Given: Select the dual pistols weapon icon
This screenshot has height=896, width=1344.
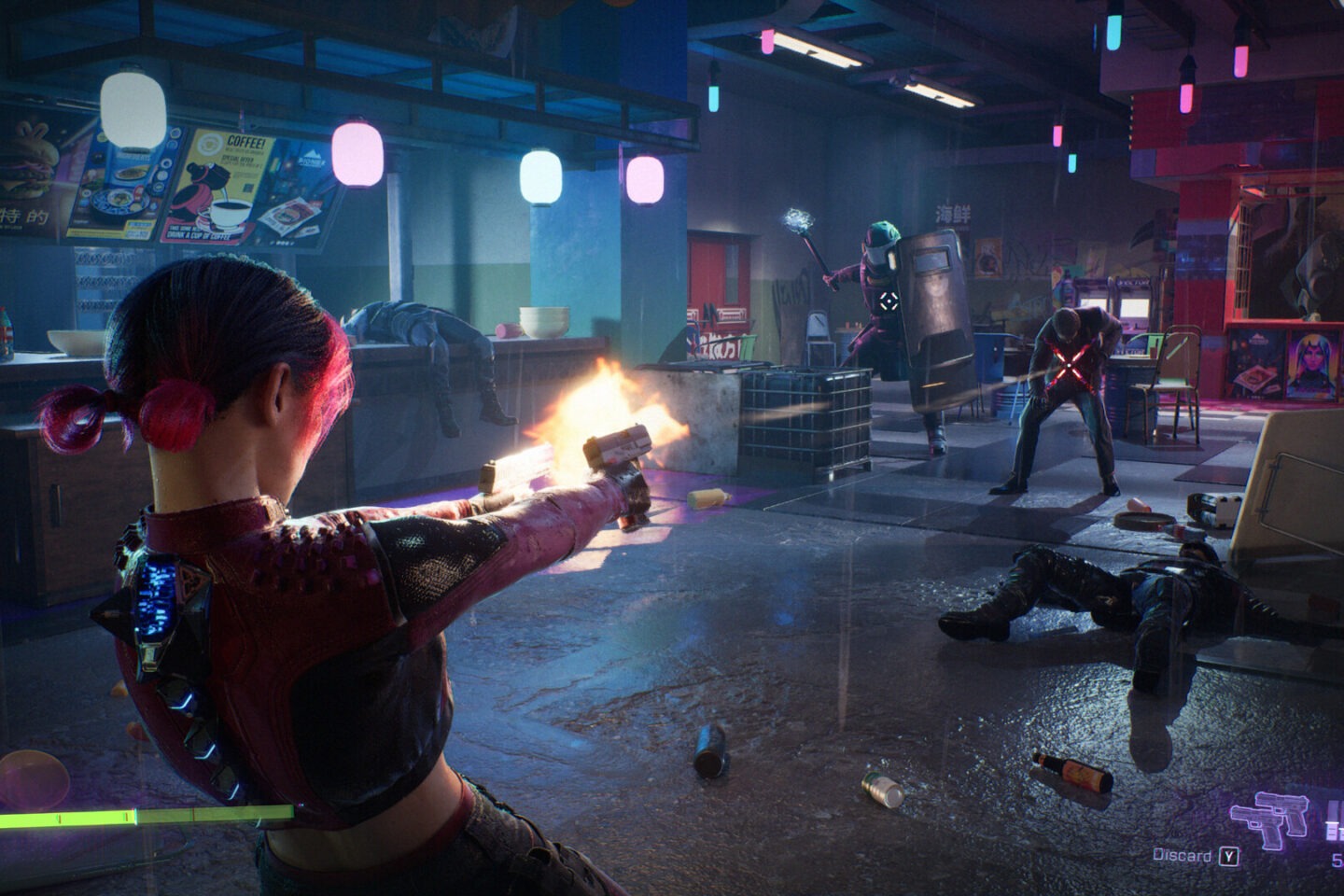Looking at the screenshot, I should pos(1268,817).
